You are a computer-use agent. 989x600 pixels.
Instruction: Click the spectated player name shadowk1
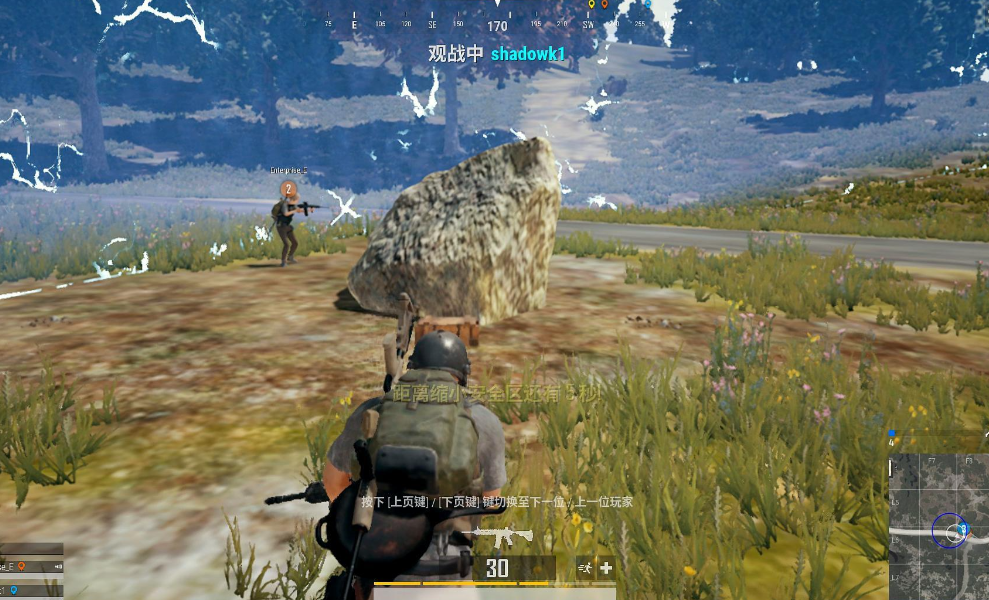point(528,54)
